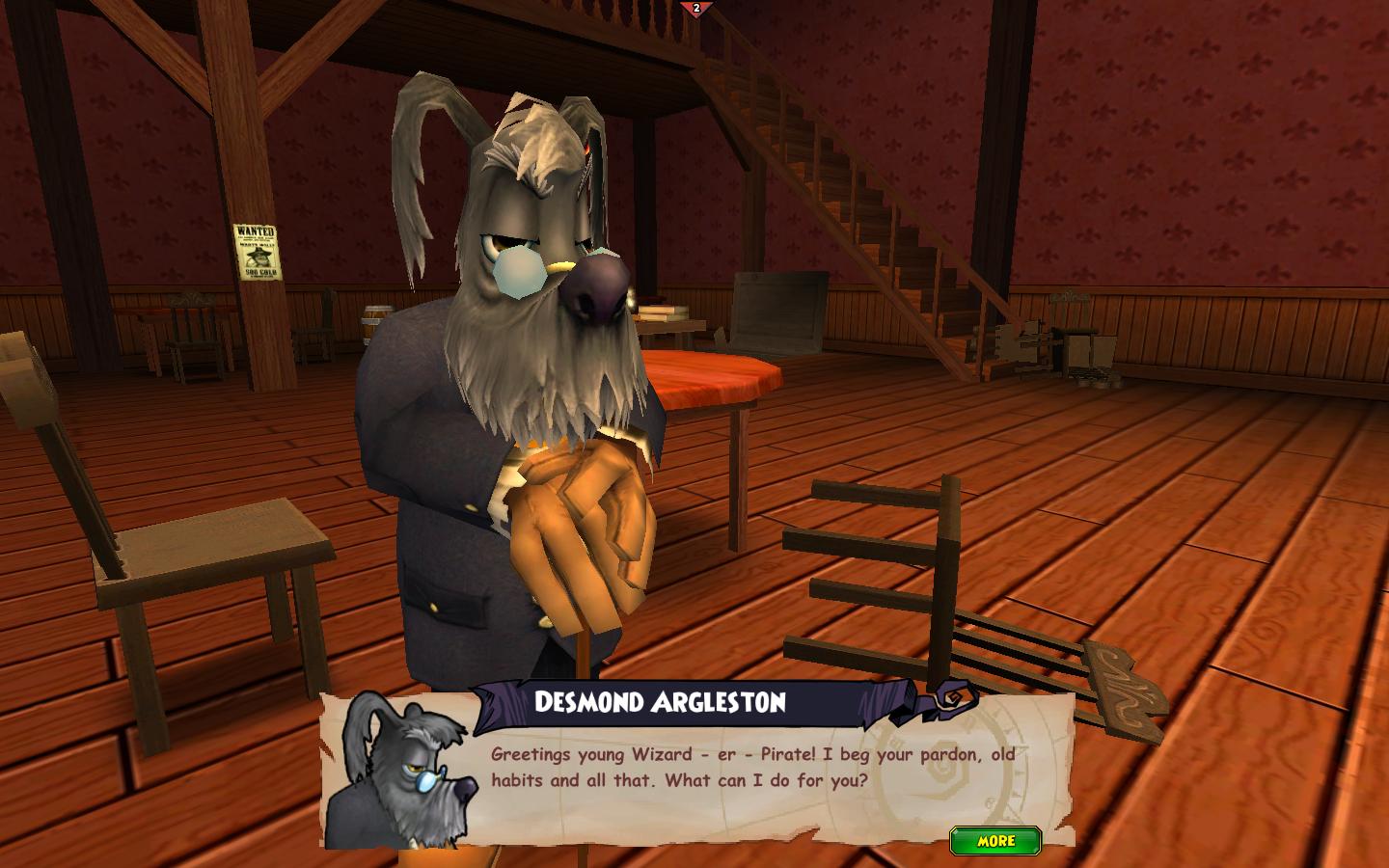This screenshot has width=1389, height=868.
Task: Continue dialogue with the green MORE button
Action: point(995,840)
